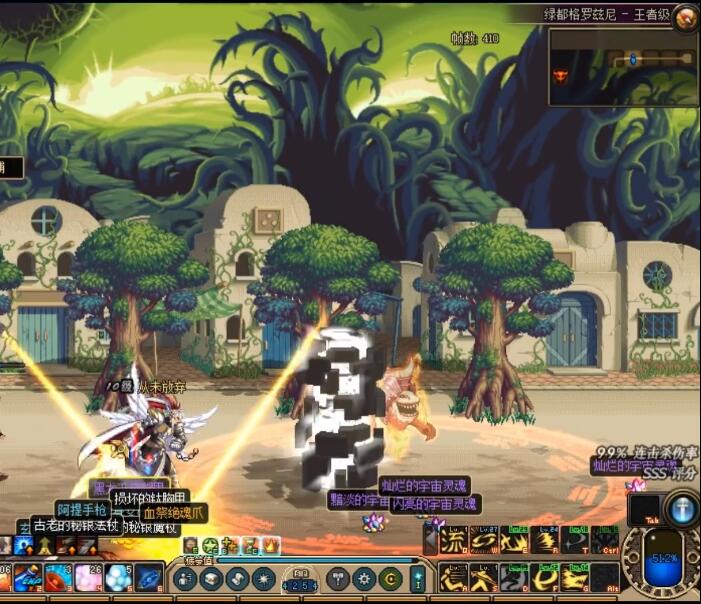
Task: Use the blue crystal disc item slot
Action: click(148, 579)
